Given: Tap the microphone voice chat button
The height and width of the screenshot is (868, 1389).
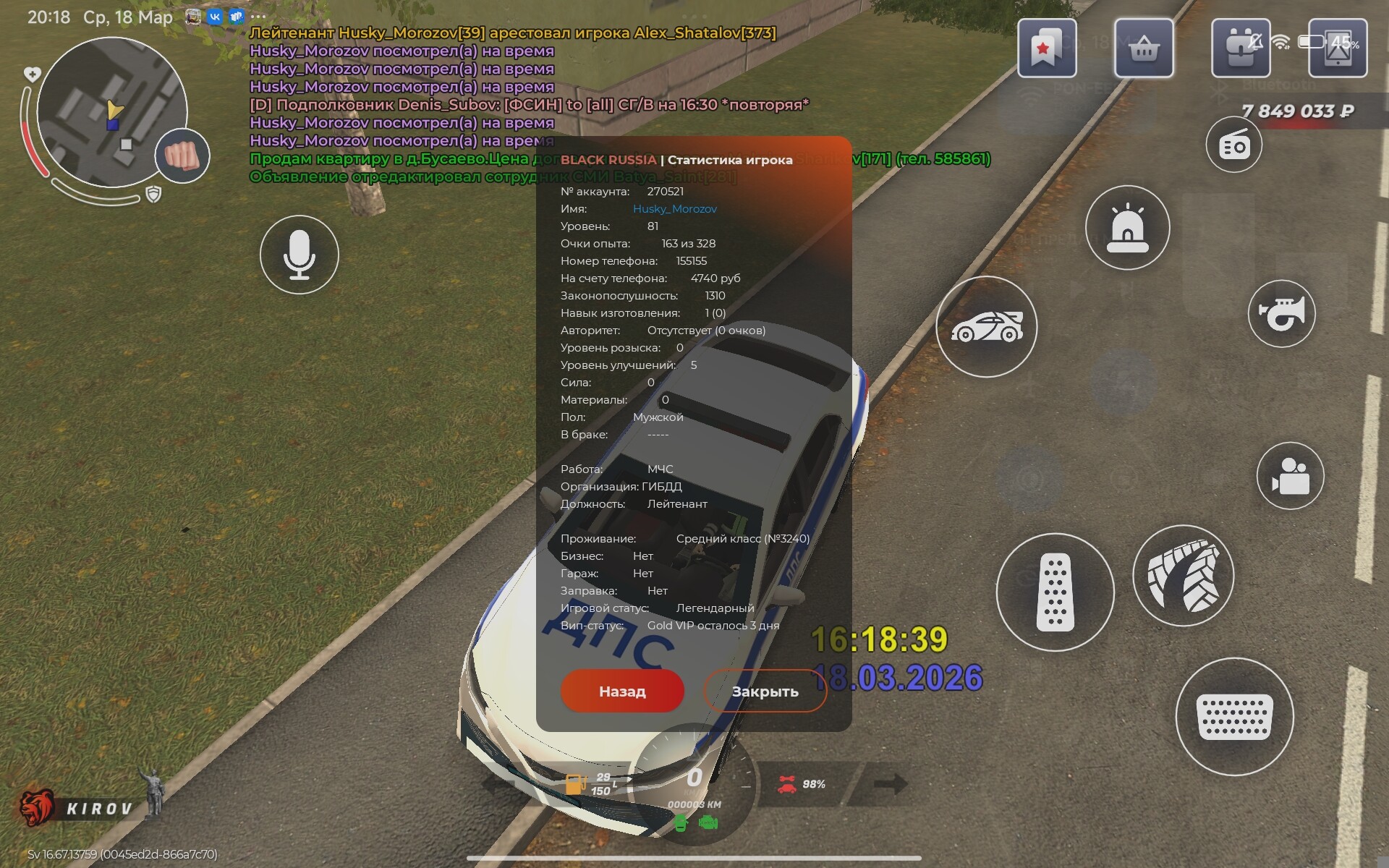Looking at the screenshot, I should tap(300, 255).
